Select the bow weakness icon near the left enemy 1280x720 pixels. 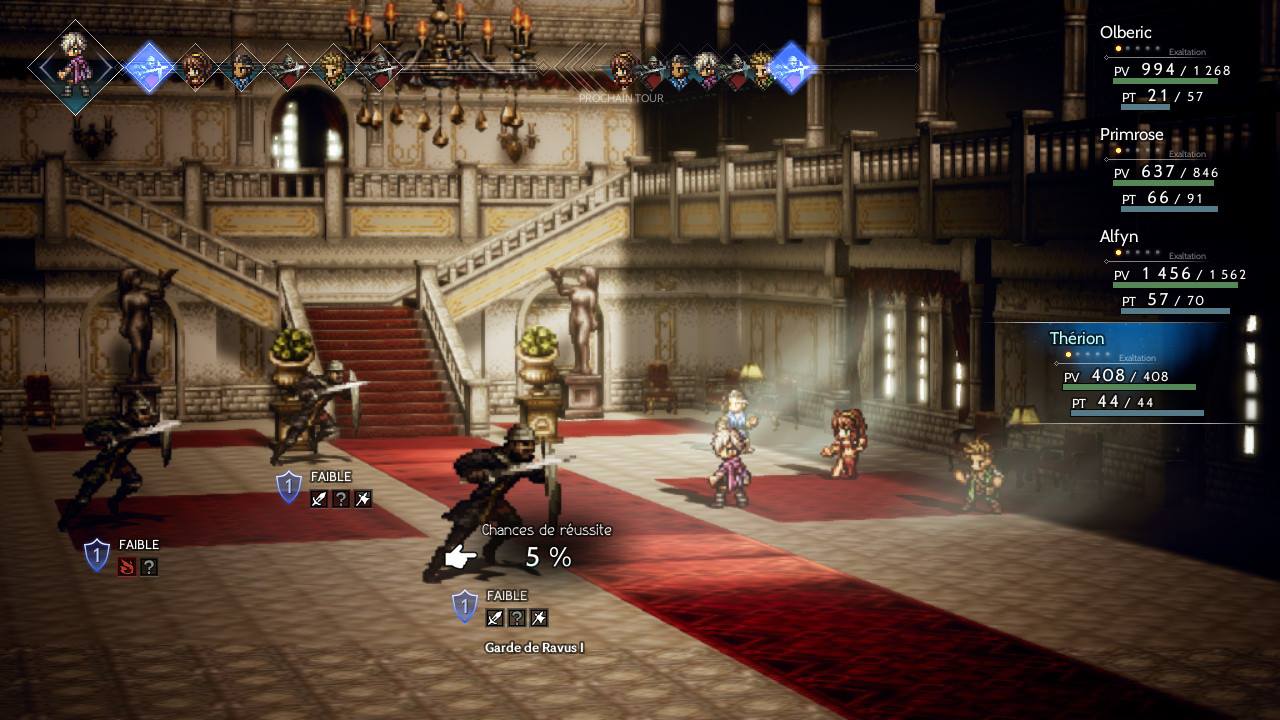coord(362,499)
